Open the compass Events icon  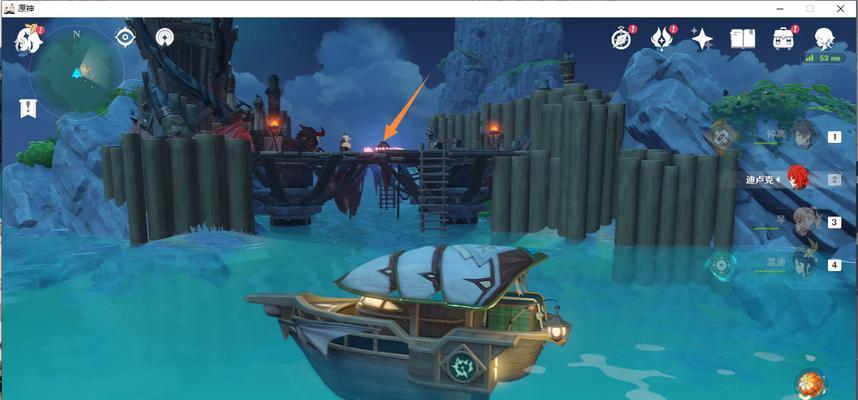click(x=623, y=39)
